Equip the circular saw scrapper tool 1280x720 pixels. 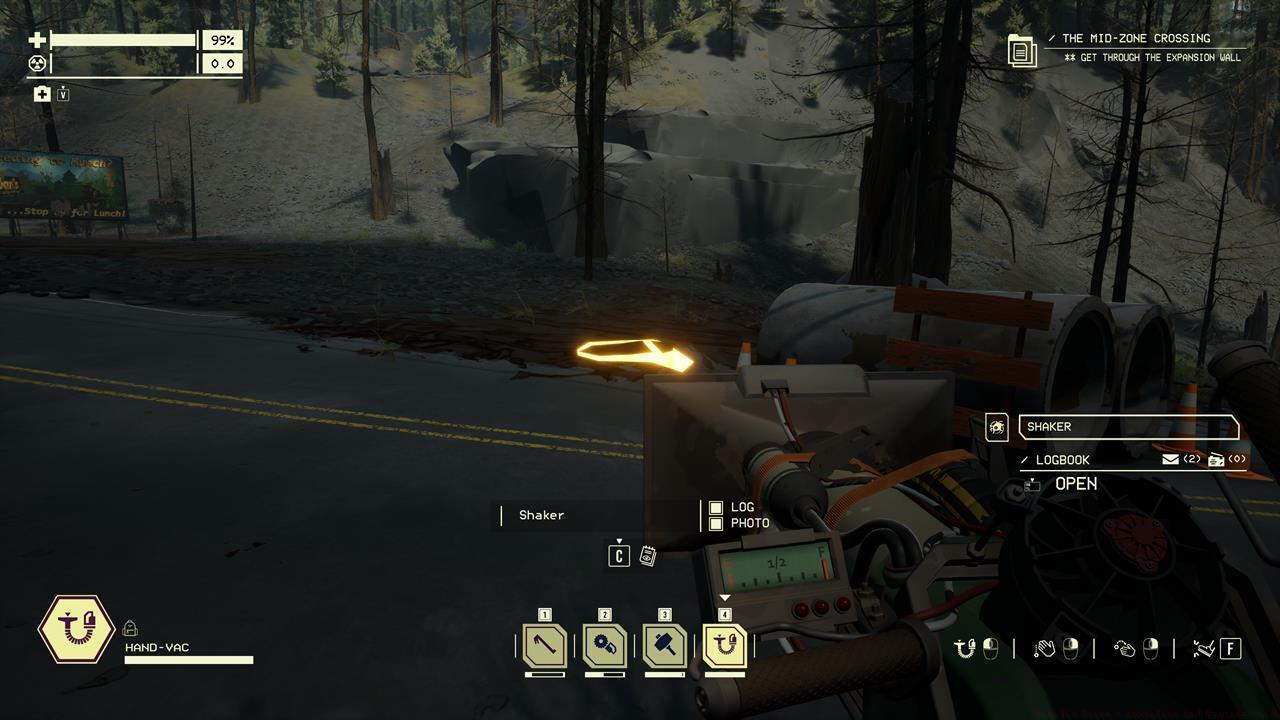605,646
